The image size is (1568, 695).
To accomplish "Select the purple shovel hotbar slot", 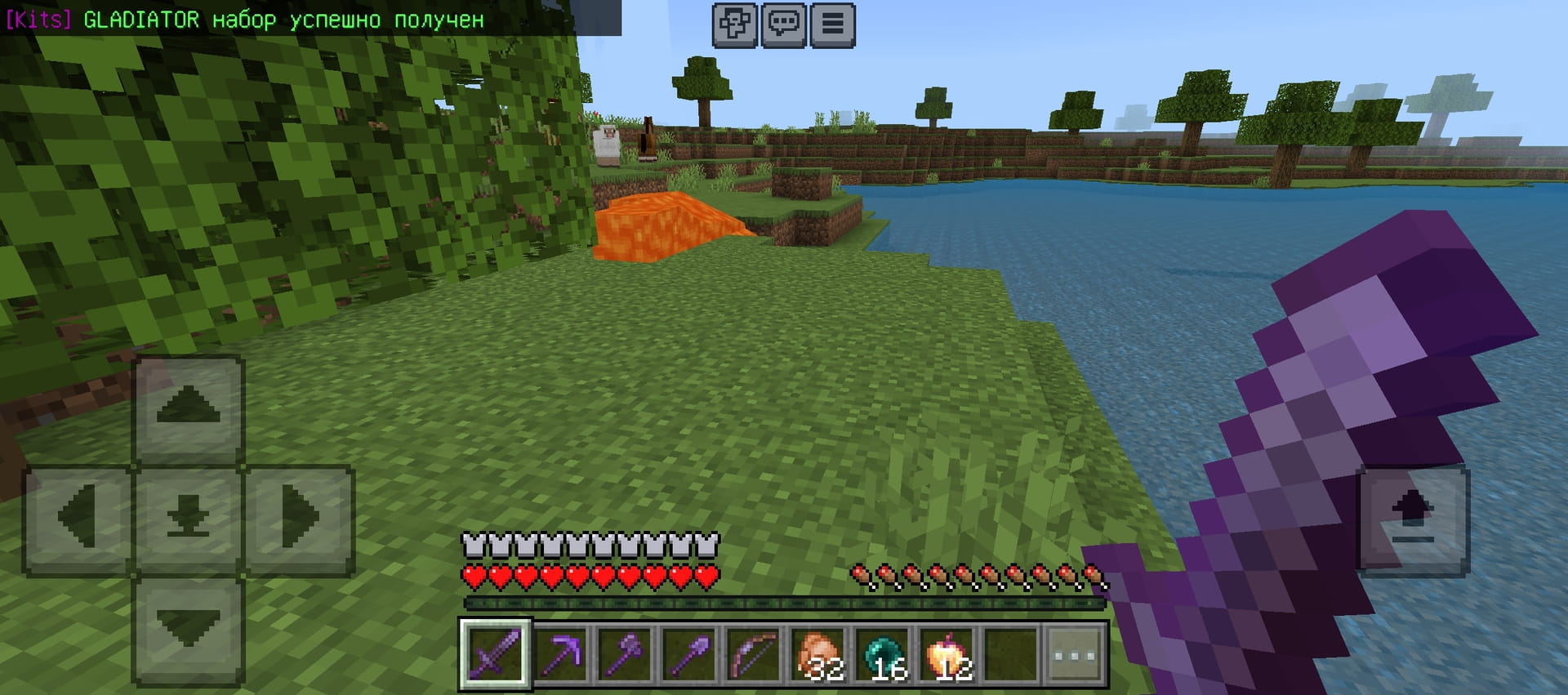I will pos(690,654).
